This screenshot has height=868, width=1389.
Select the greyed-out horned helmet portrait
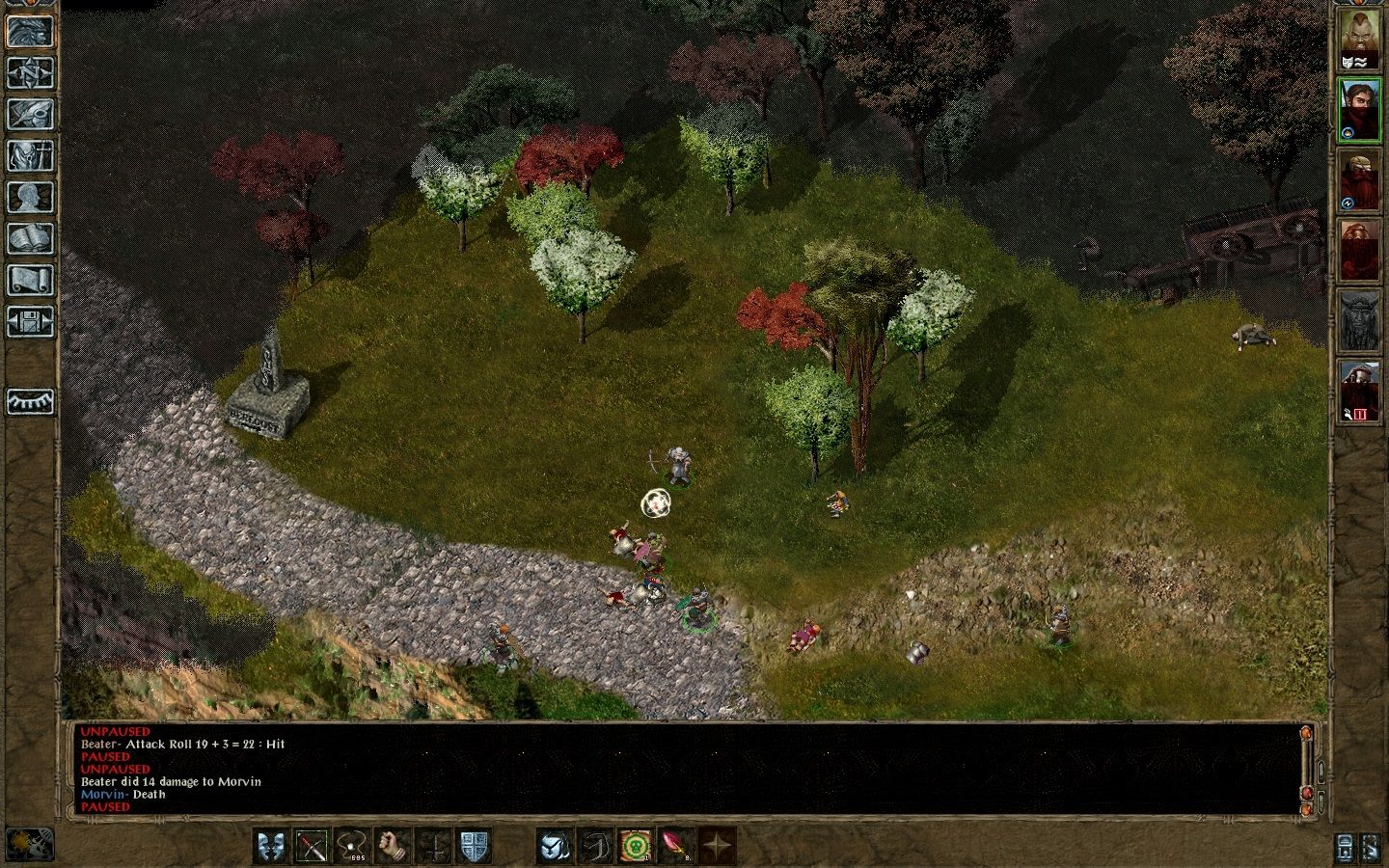click(x=1358, y=321)
